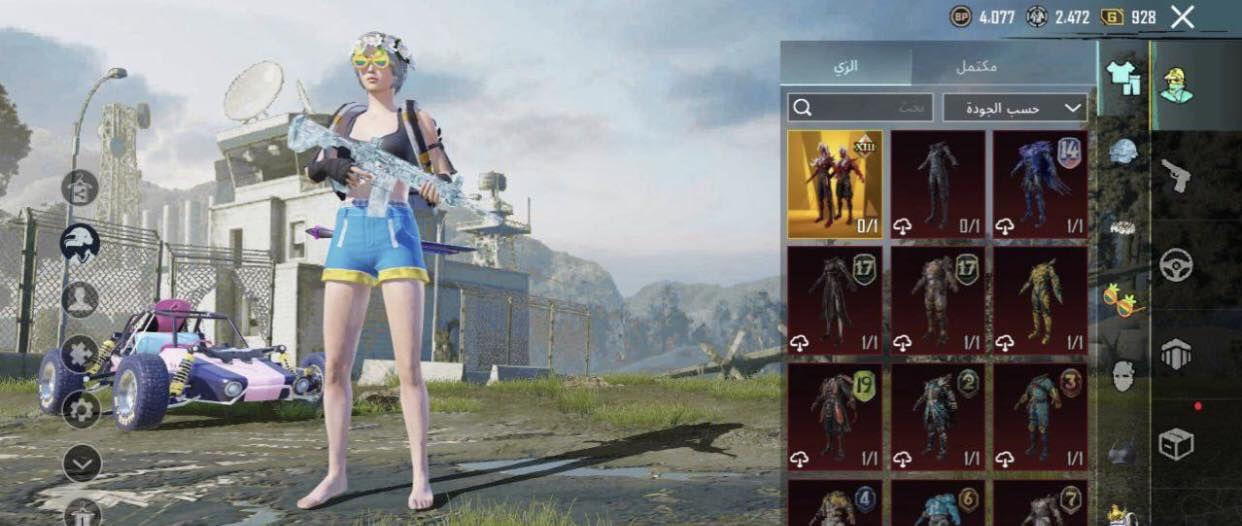Select the yellow-gold armor outfit tile
Screen dimensions: 1242x526
(1039, 300)
